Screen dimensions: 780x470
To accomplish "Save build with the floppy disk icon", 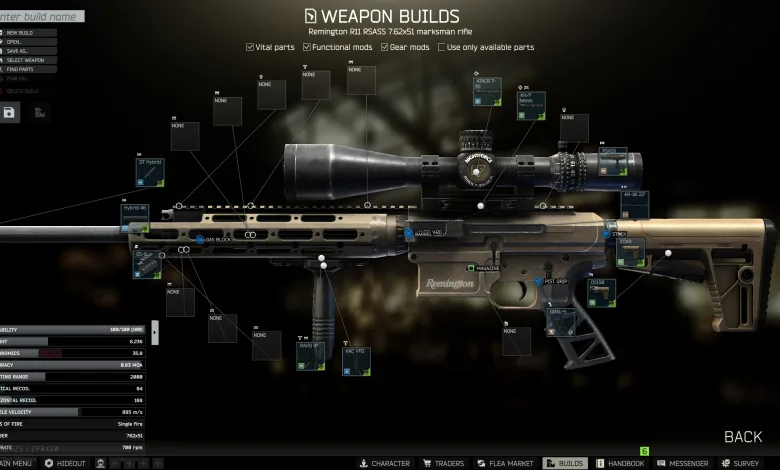I will coord(9,113).
